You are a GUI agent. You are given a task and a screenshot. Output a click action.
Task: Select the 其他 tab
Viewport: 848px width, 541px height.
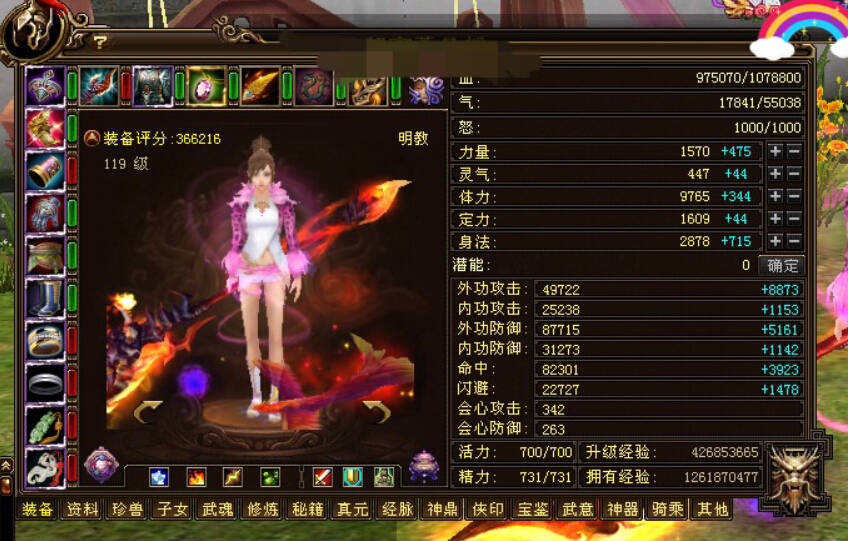712,509
